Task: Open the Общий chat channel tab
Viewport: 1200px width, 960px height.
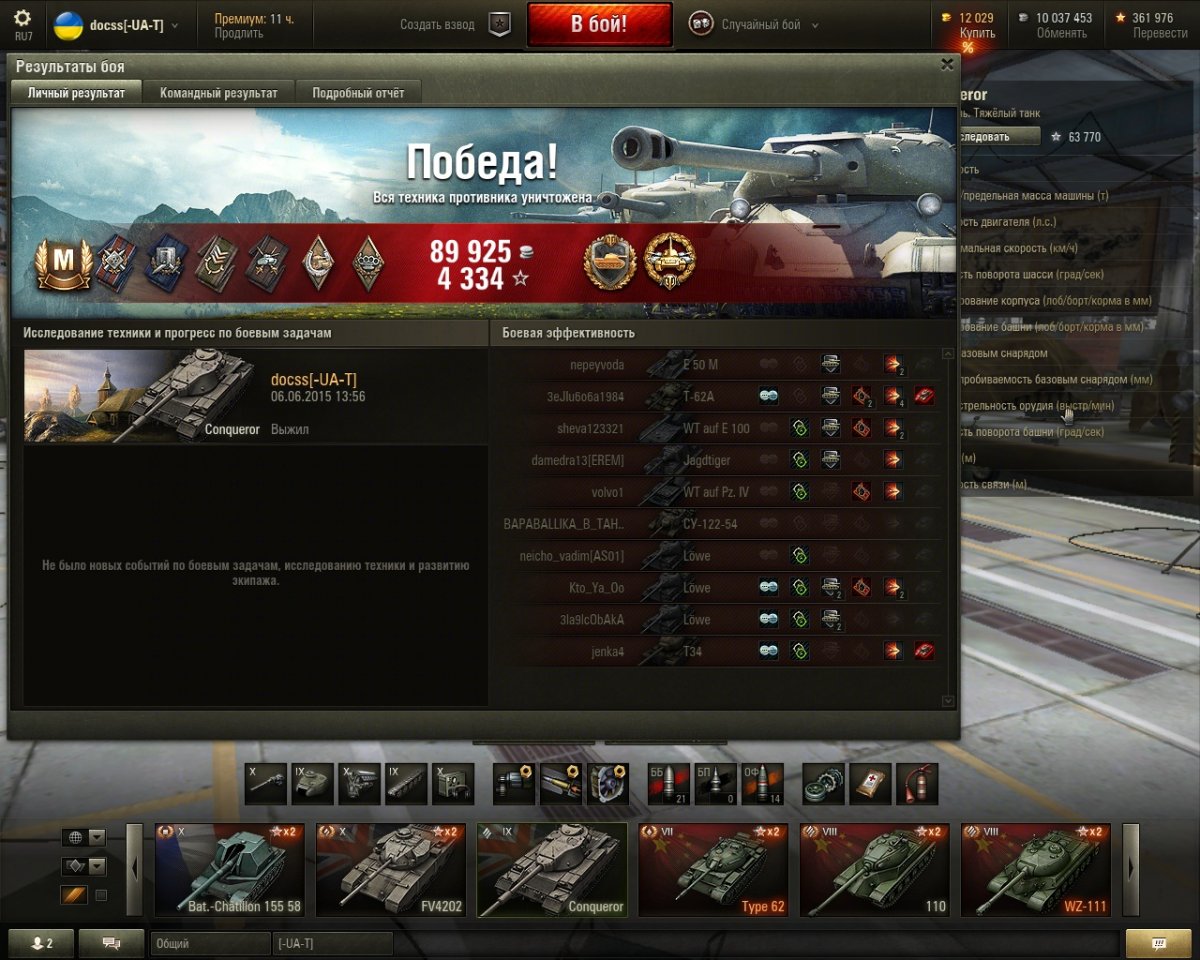Action: pyautogui.click(x=210, y=943)
